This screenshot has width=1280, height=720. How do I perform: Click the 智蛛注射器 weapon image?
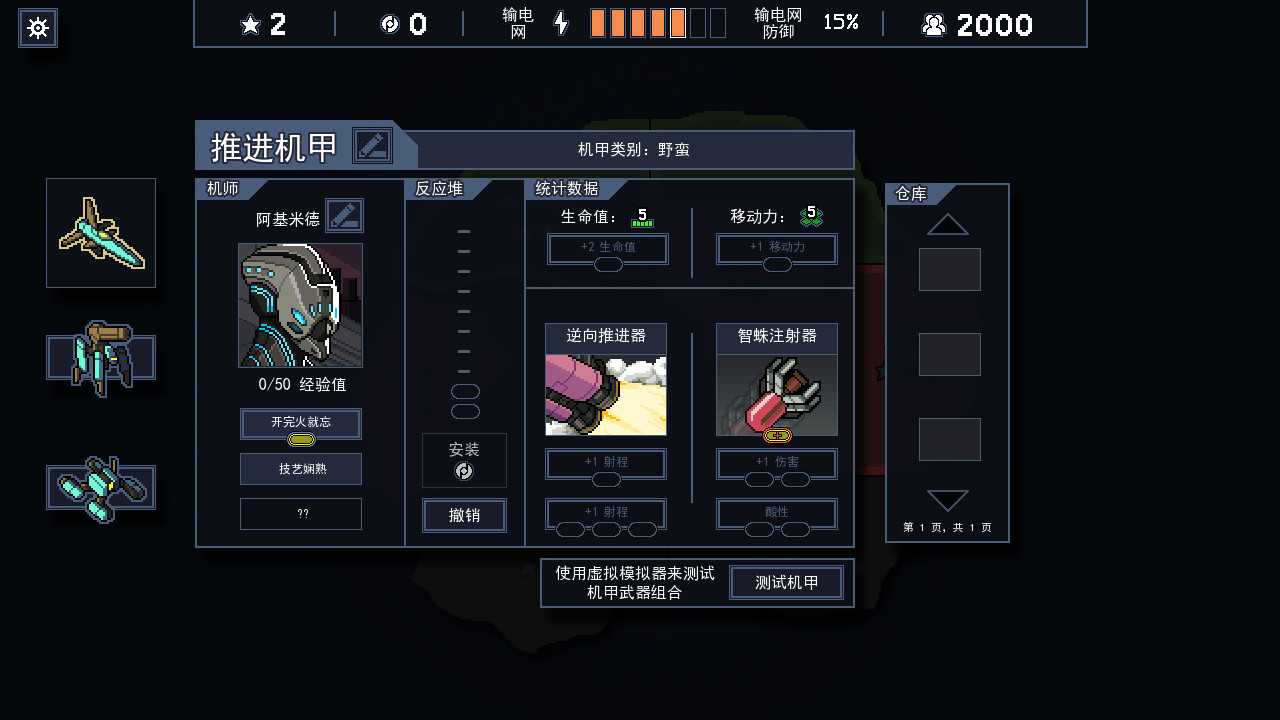(x=776, y=395)
